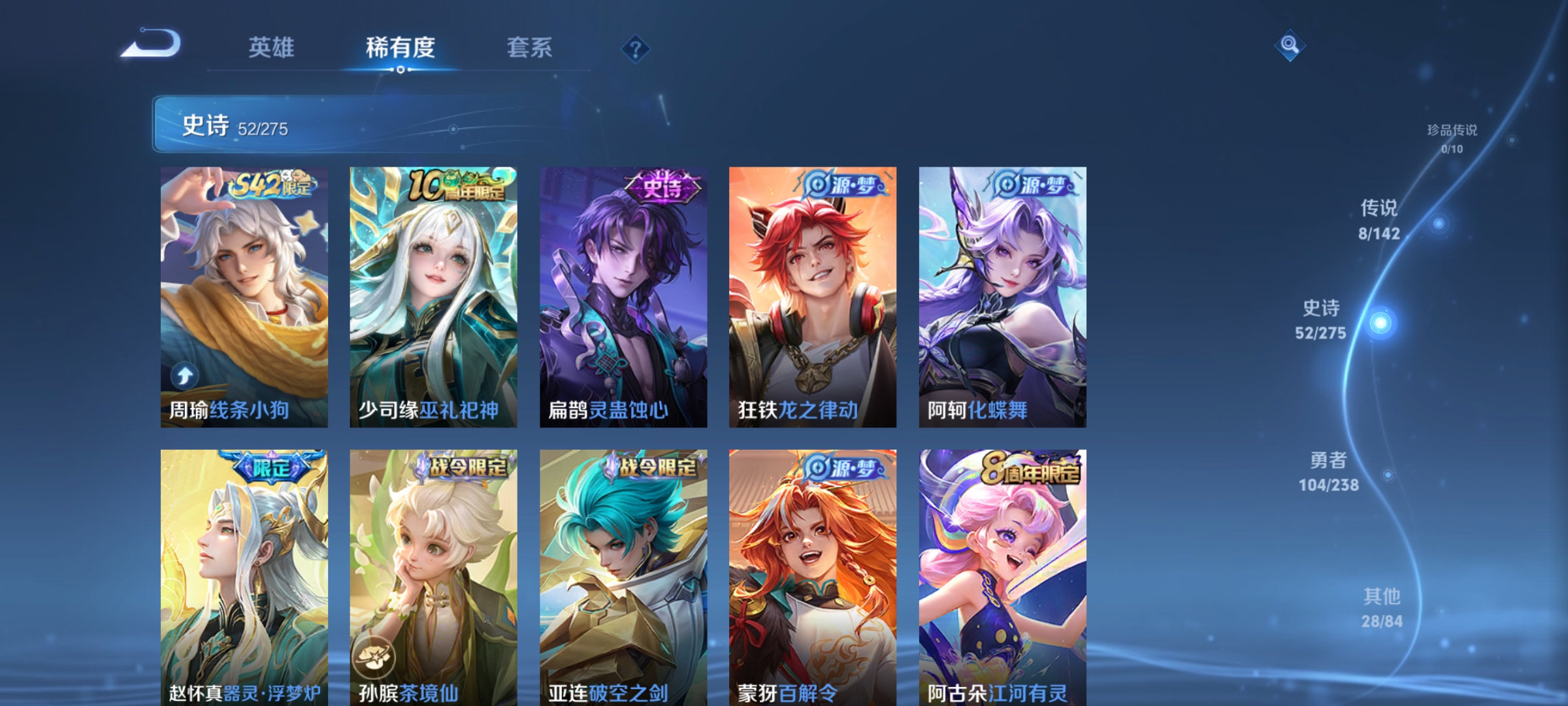Switch to the 英雄 tab
This screenshot has width=1568, height=706.
point(272,47)
